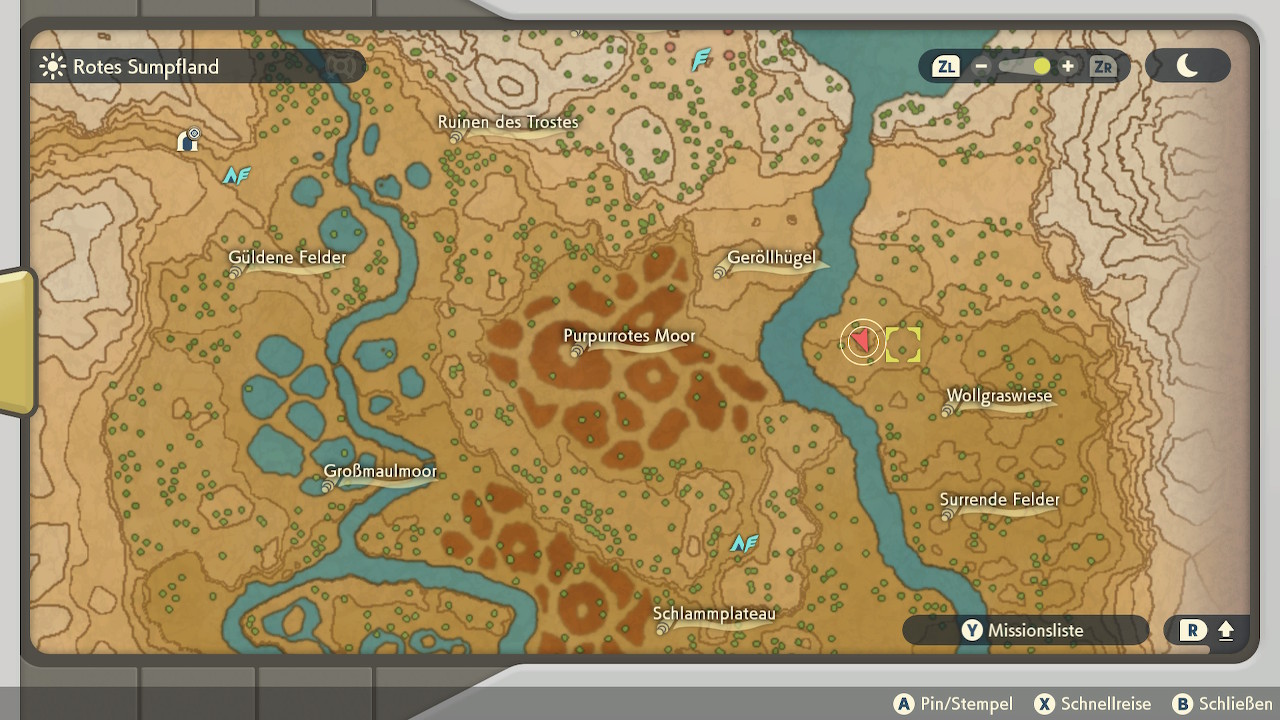The height and width of the screenshot is (720, 1280).
Task: Select the base camp tent marker
Action: point(188,140)
